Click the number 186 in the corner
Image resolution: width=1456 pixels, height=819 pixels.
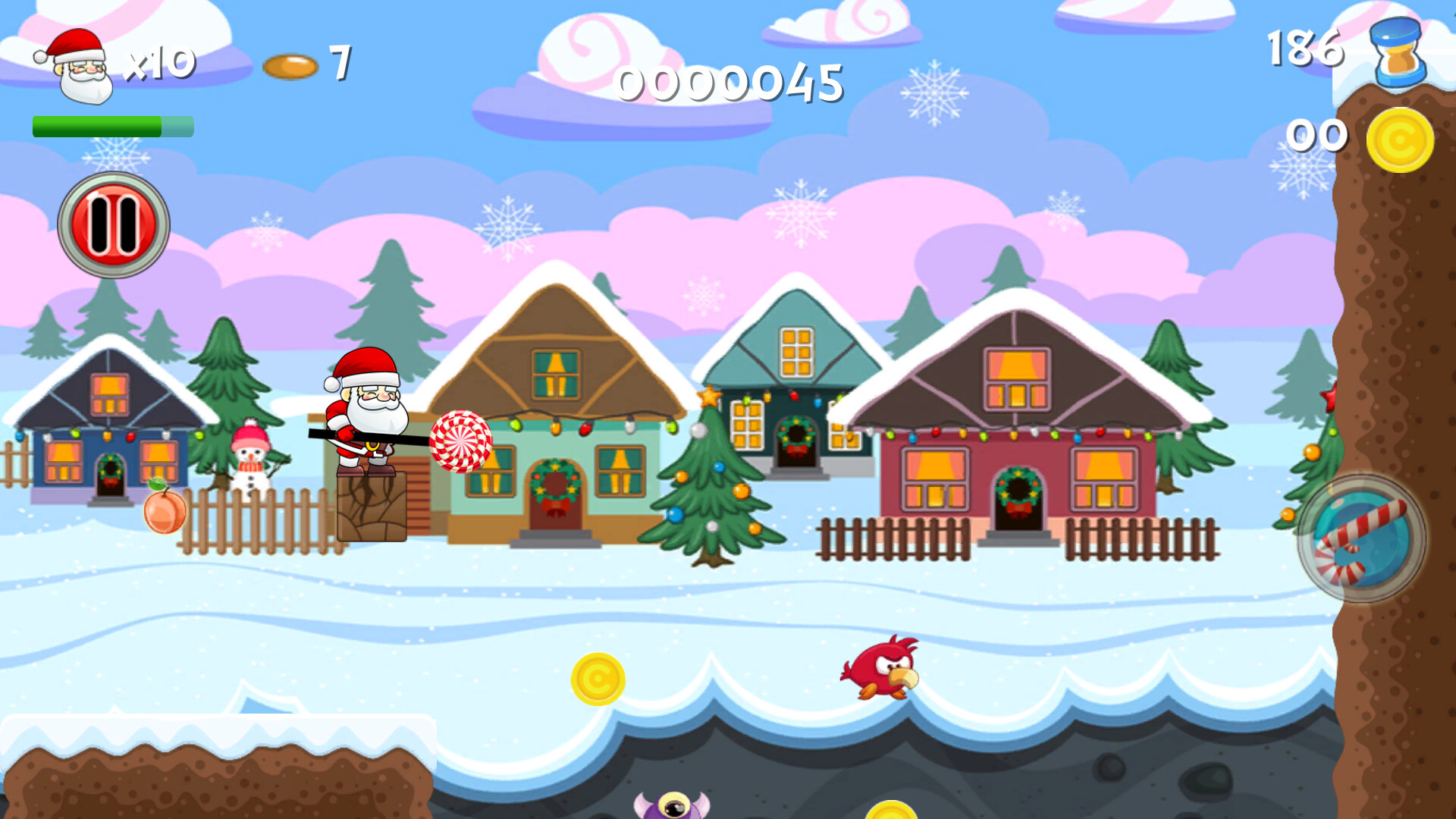1306,45
